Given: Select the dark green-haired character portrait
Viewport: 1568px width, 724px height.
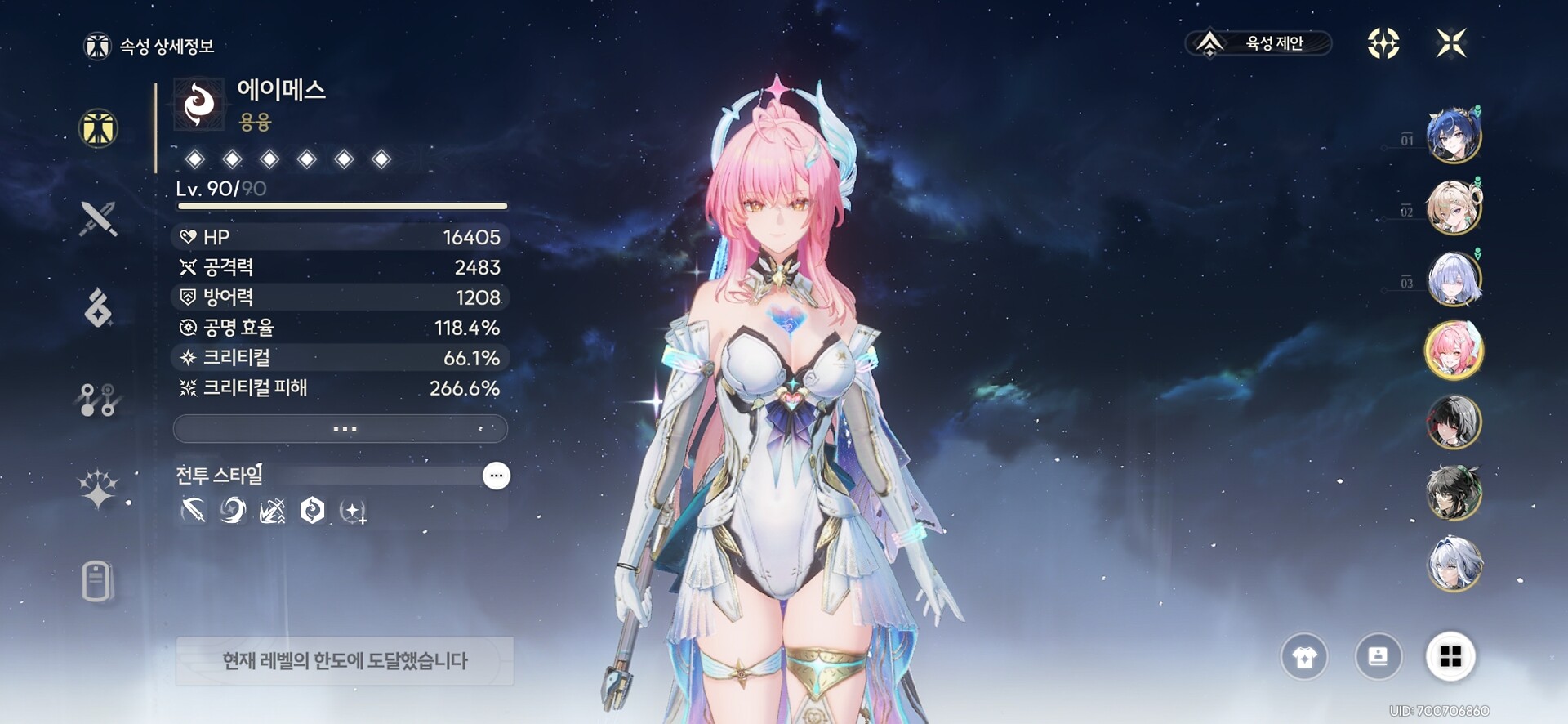Looking at the screenshot, I should (x=1453, y=493).
